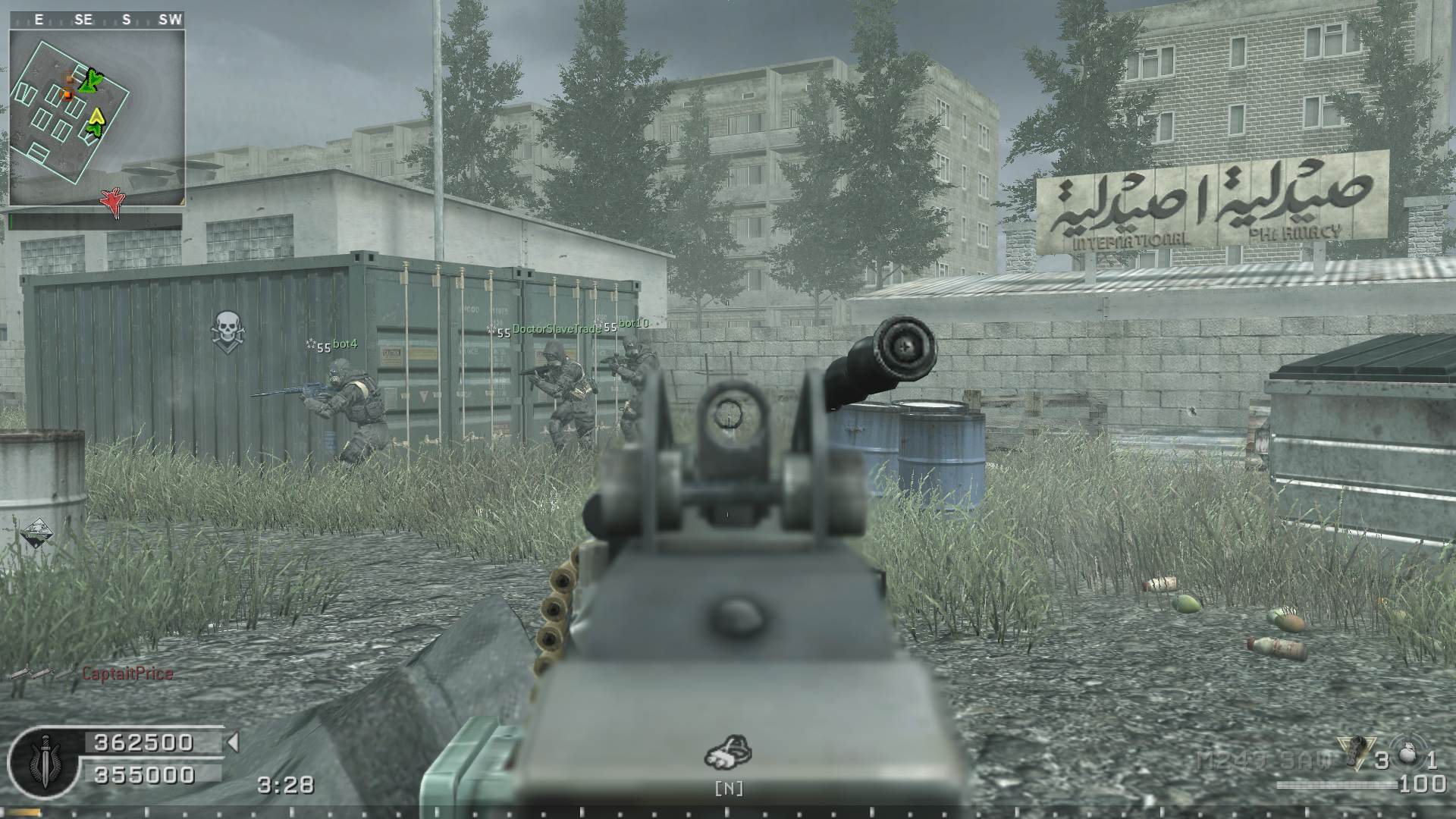The height and width of the screenshot is (819, 1456).
Task: Select teammate name tag bot4
Action: pos(344,344)
